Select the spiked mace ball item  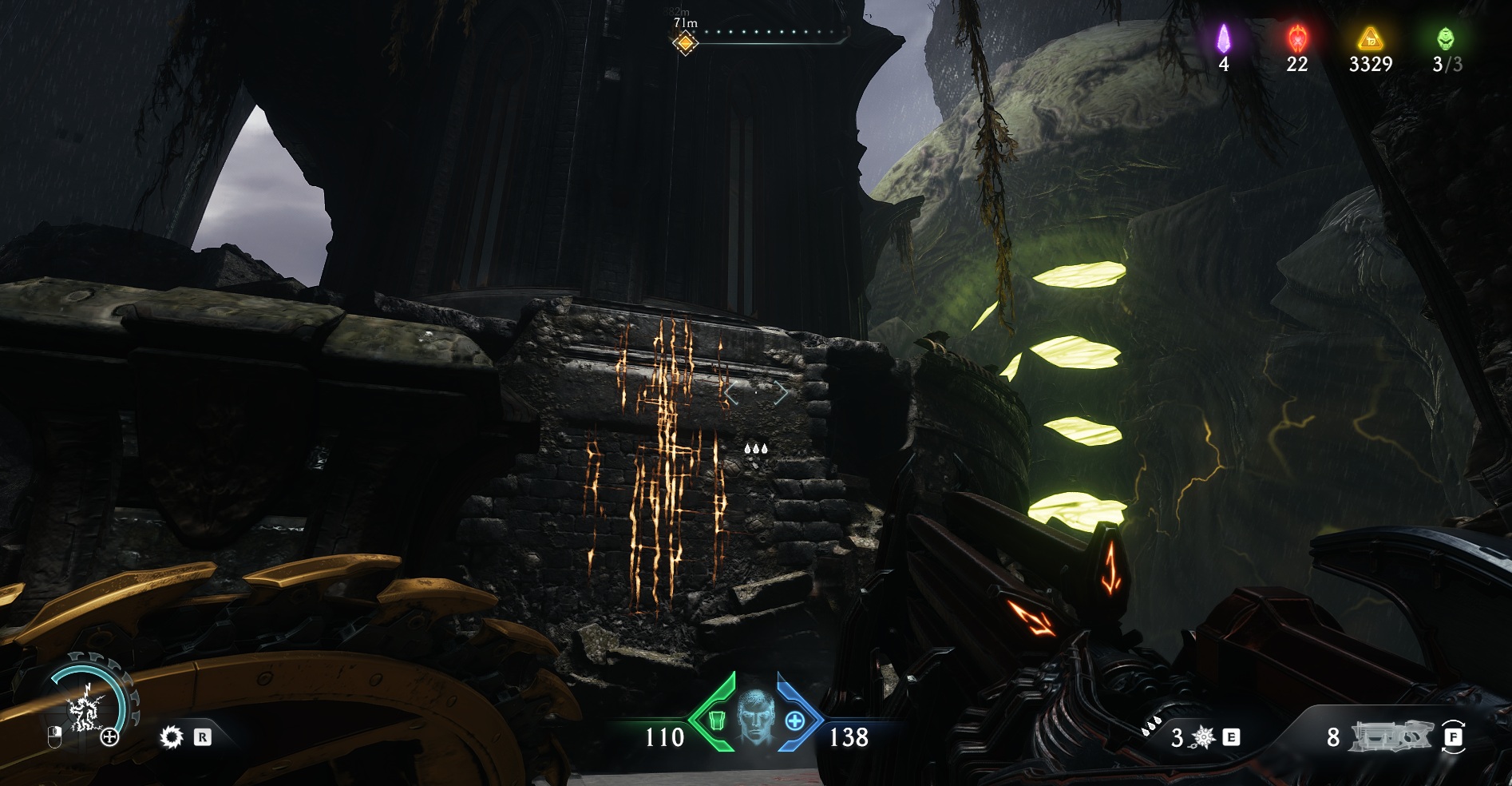click(x=1203, y=737)
